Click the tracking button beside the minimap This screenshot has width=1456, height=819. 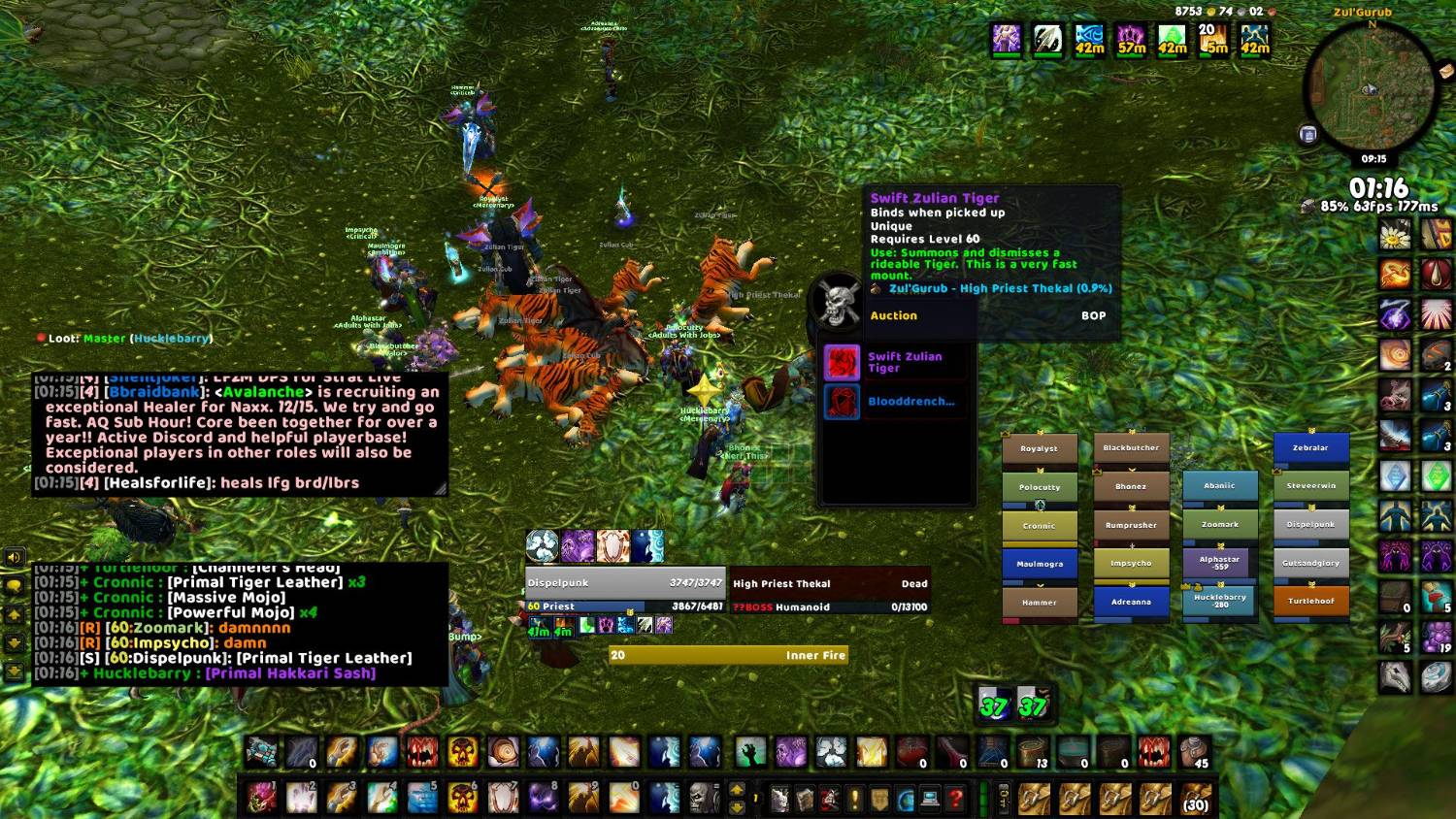(1307, 135)
